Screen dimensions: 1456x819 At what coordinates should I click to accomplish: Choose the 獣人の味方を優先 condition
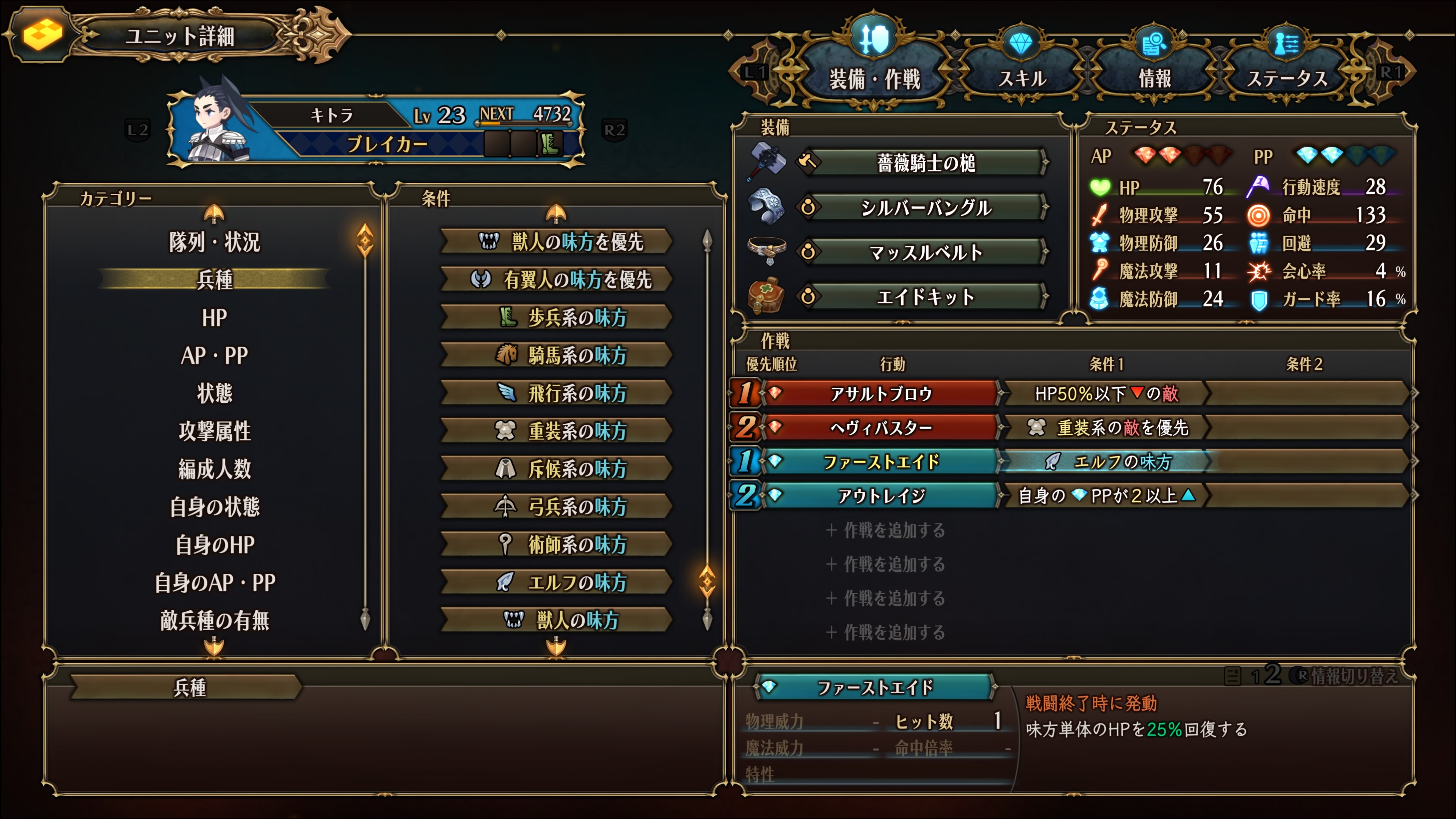(x=557, y=242)
